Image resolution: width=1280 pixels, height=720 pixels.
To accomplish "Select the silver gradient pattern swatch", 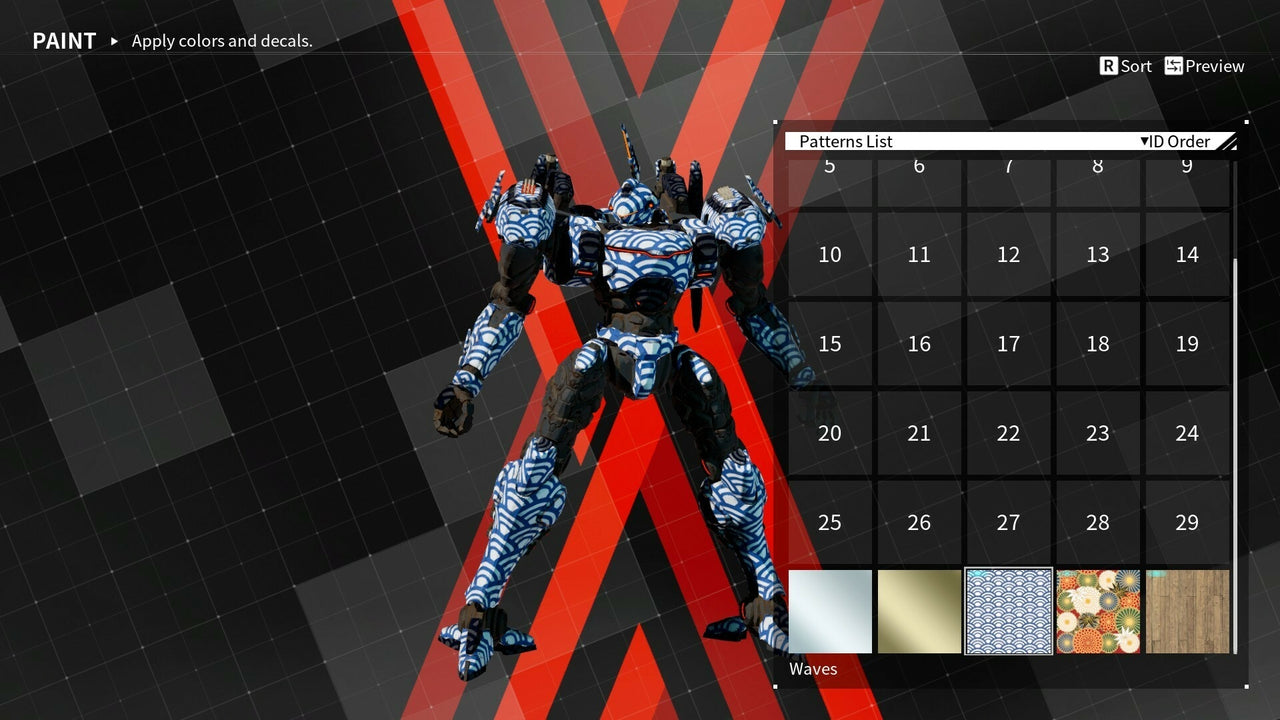I will [x=829, y=611].
